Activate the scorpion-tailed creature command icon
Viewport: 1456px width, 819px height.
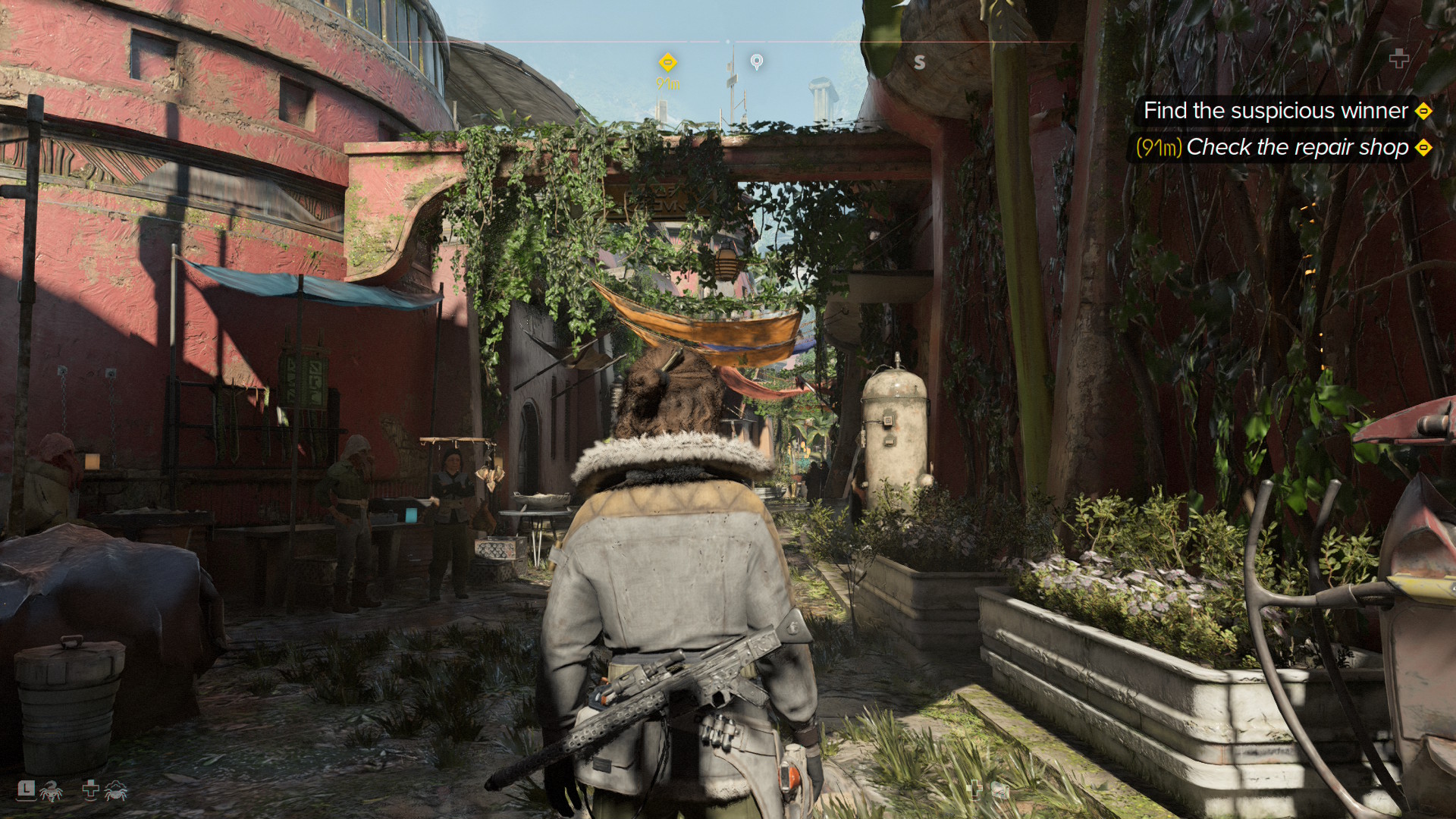tap(51, 792)
